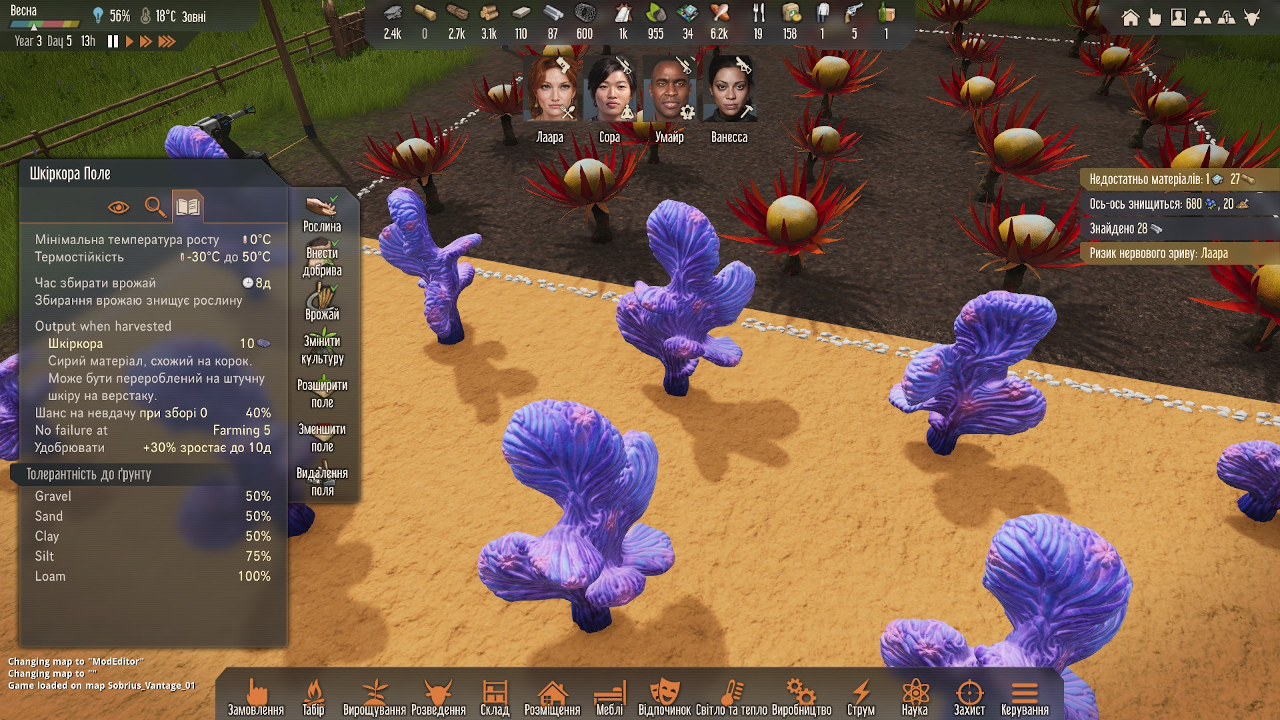Toggle the Внести добрива fertilize action
Image resolution: width=1280 pixels, height=720 pixels.
322,258
